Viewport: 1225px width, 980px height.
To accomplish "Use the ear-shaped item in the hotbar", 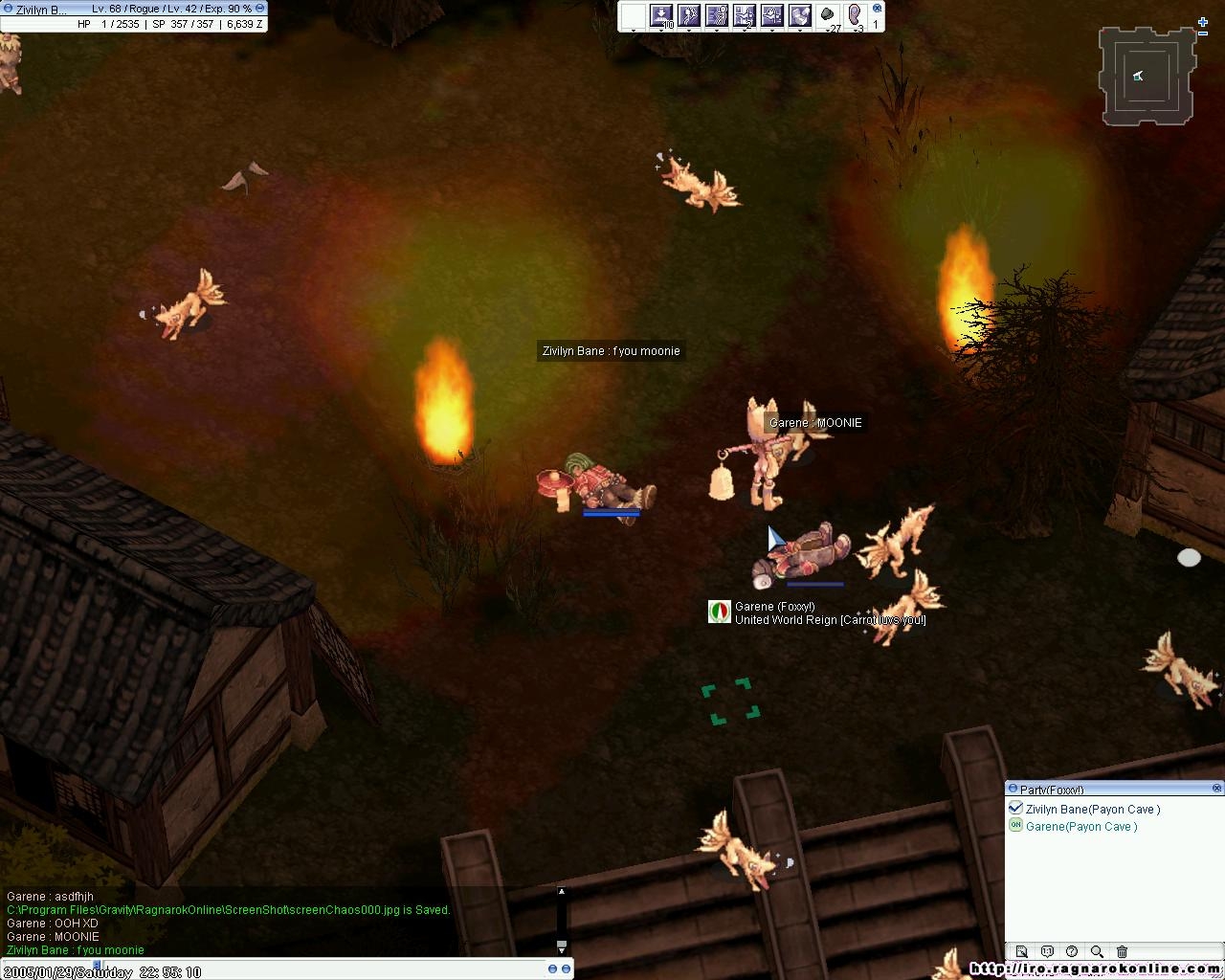I will (x=855, y=15).
